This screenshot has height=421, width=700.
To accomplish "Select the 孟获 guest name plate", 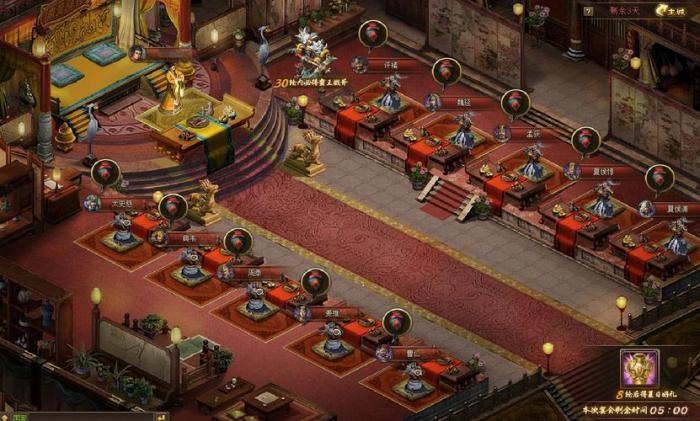I will (x=533, y=134).
